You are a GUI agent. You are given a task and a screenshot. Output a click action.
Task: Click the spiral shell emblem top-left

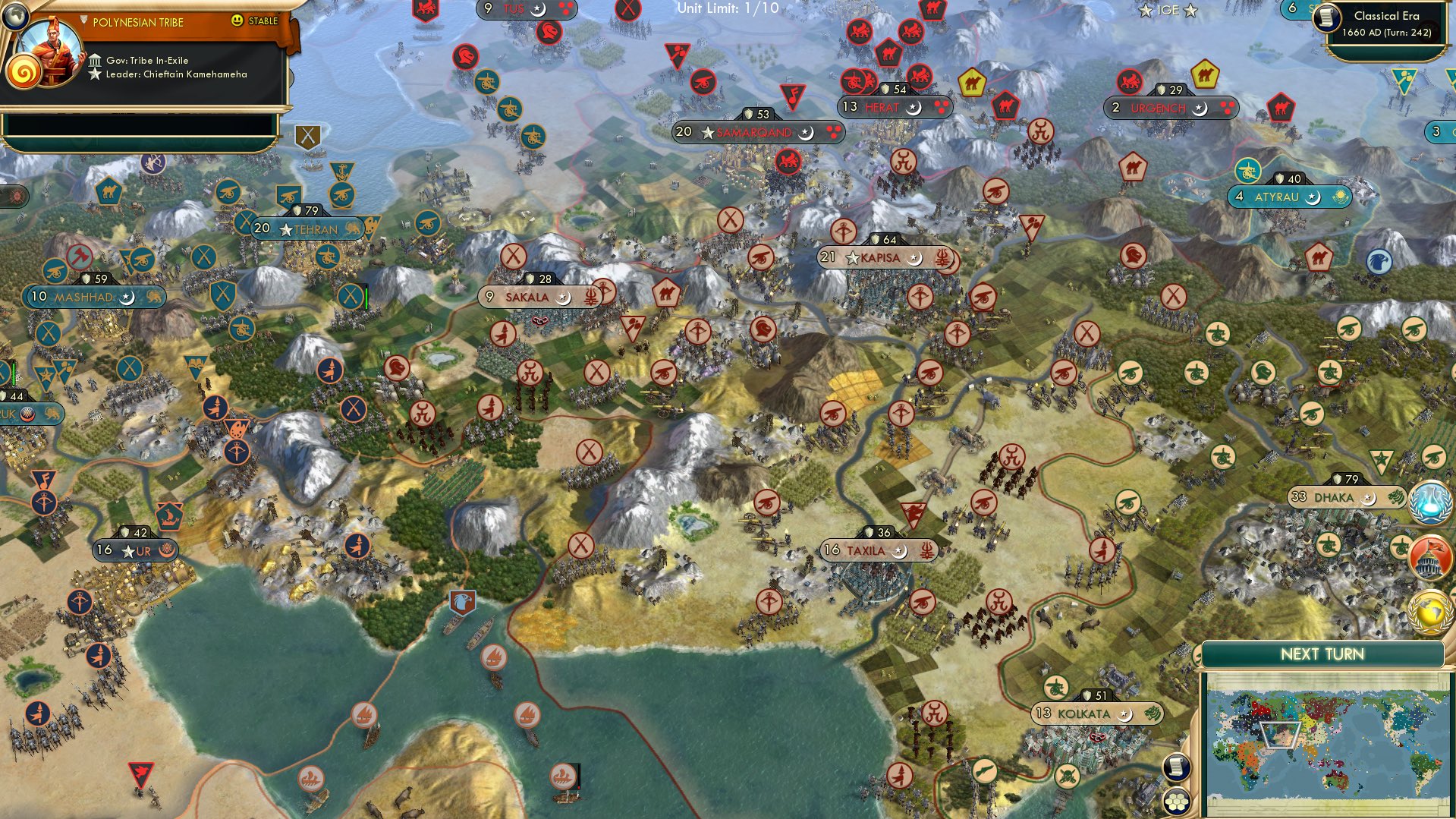[x=25, y=72]
